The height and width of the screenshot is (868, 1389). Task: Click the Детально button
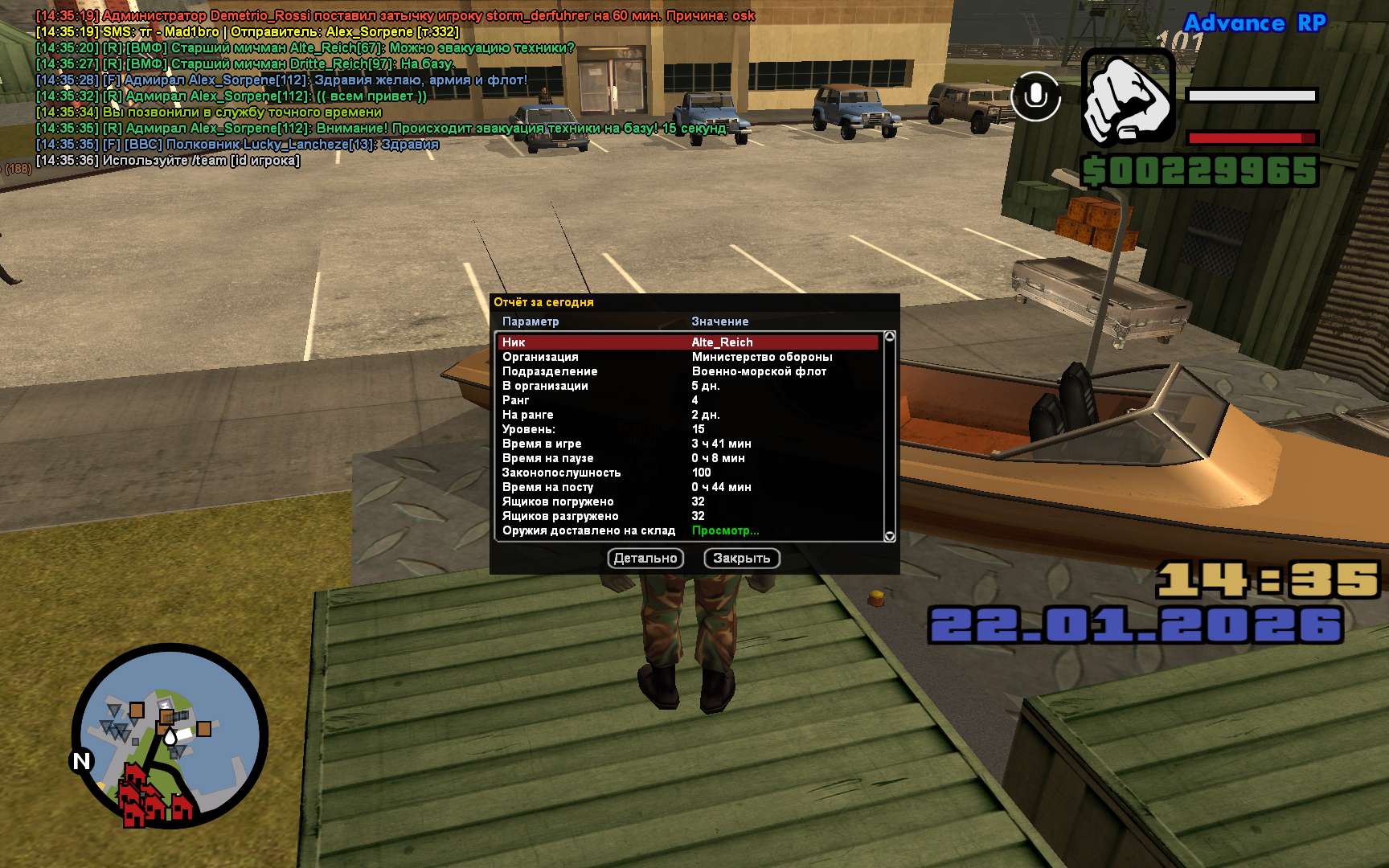645,558
